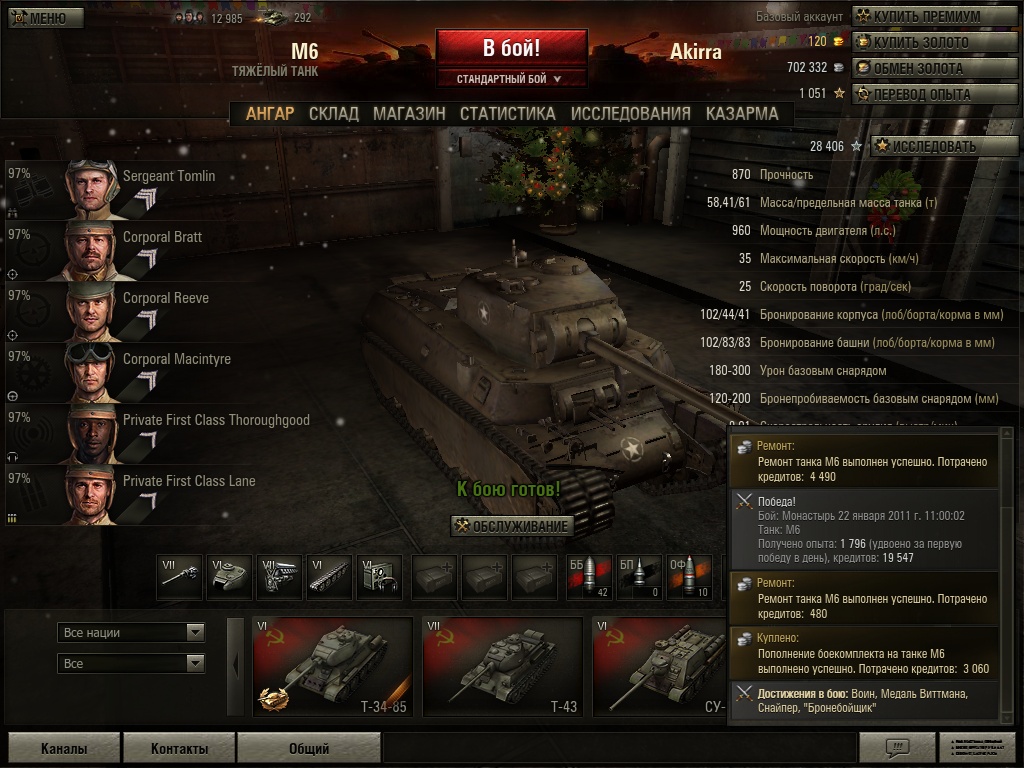Open the Обслуживание service button
Viewport: 1024px width, 768px height.
point(512,526)
